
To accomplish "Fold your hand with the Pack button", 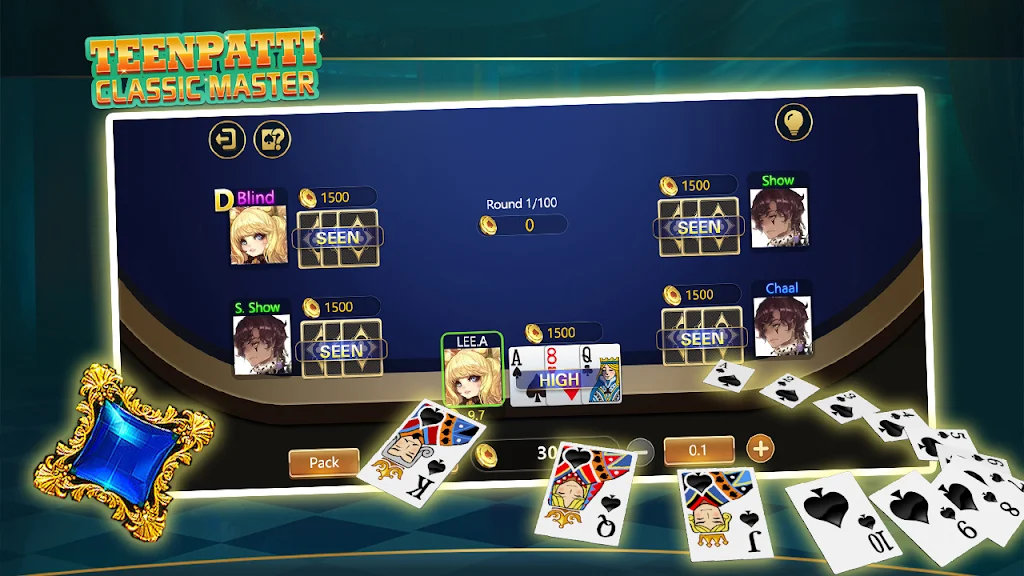I will [324, 462].
